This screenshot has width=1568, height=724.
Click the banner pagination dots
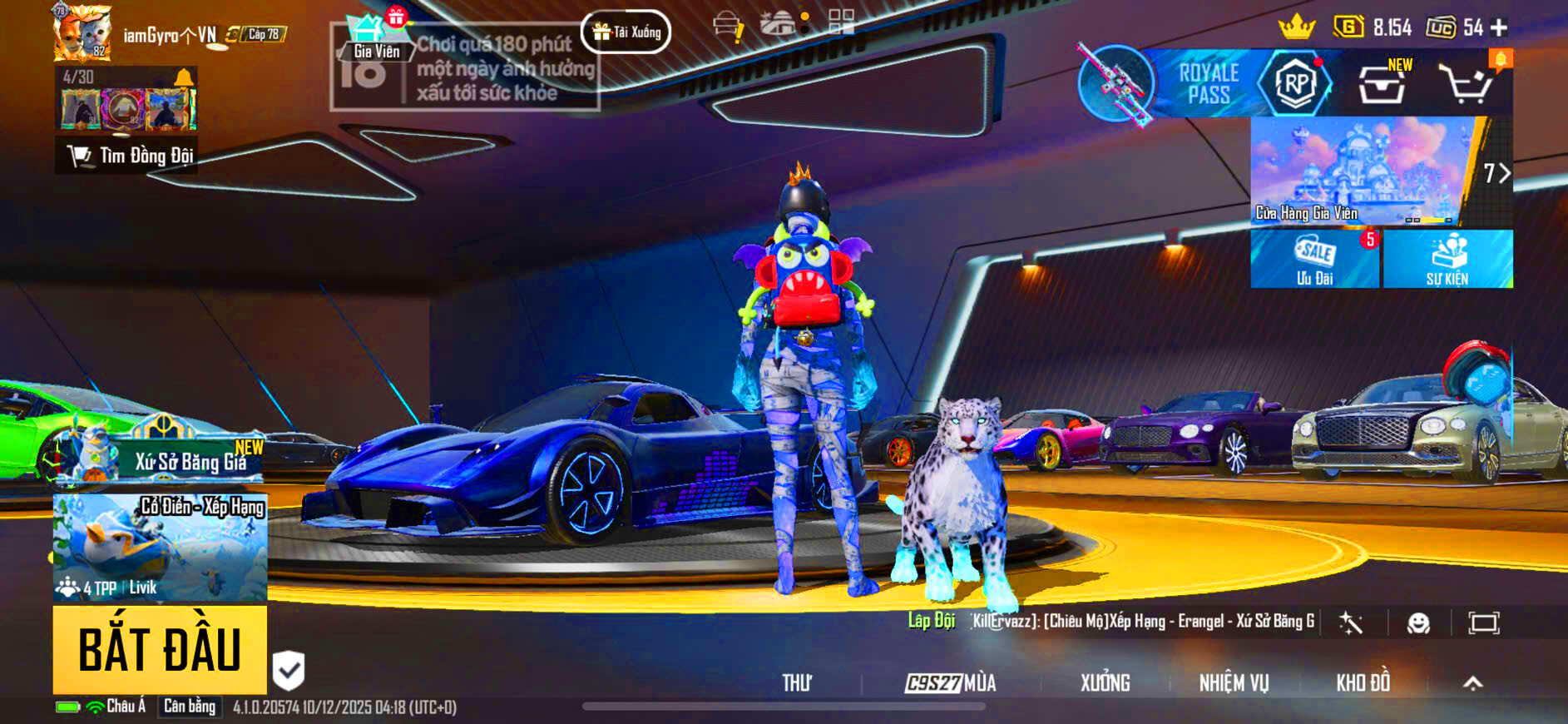click(x=1427, y=220)
